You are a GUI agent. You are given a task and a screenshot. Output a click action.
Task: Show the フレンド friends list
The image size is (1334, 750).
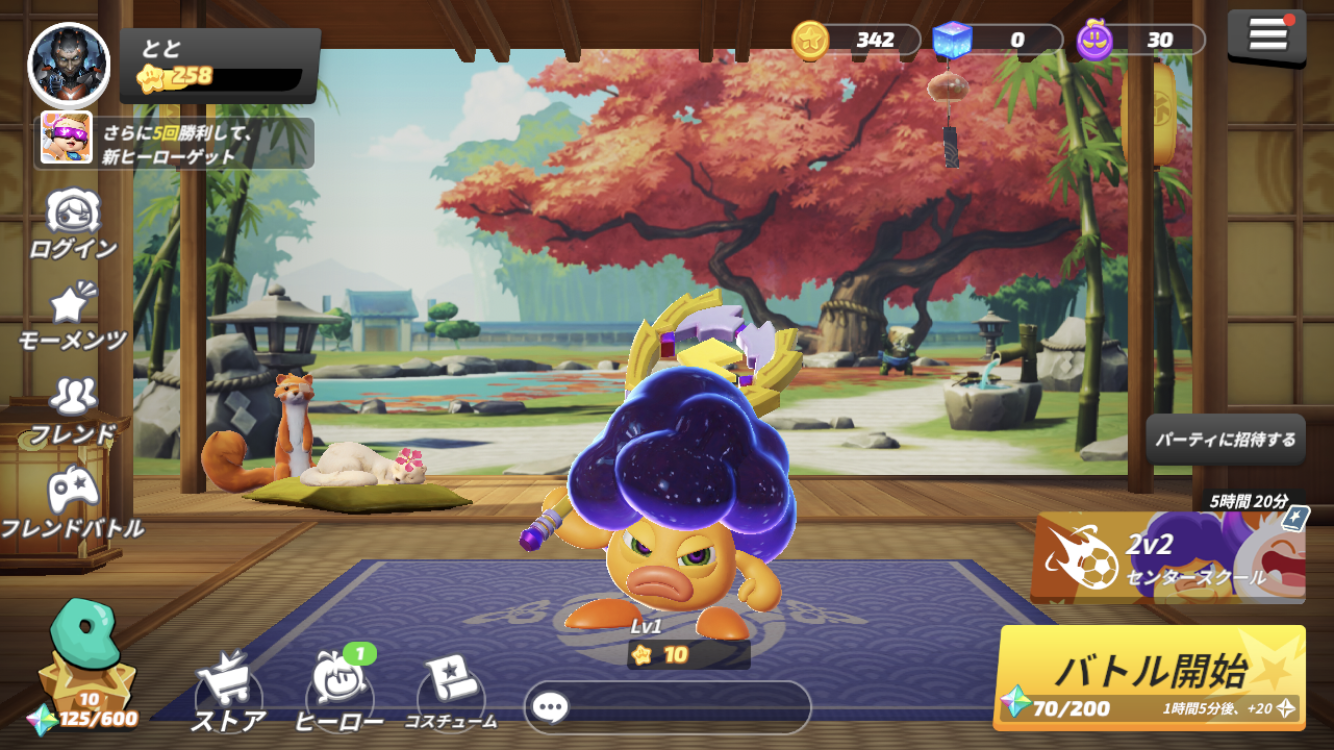click(x=73, y=410)
